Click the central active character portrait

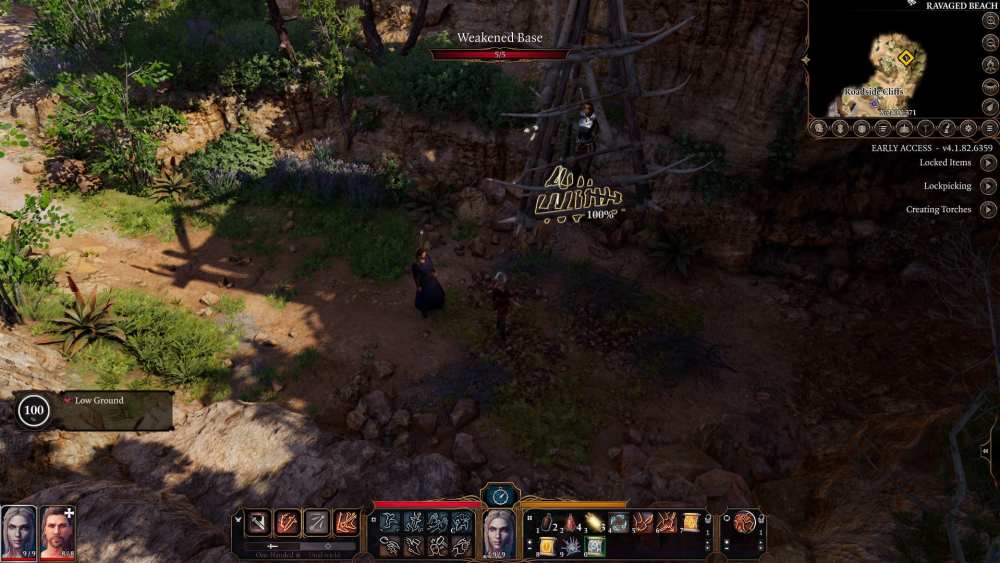pos(499,529)
